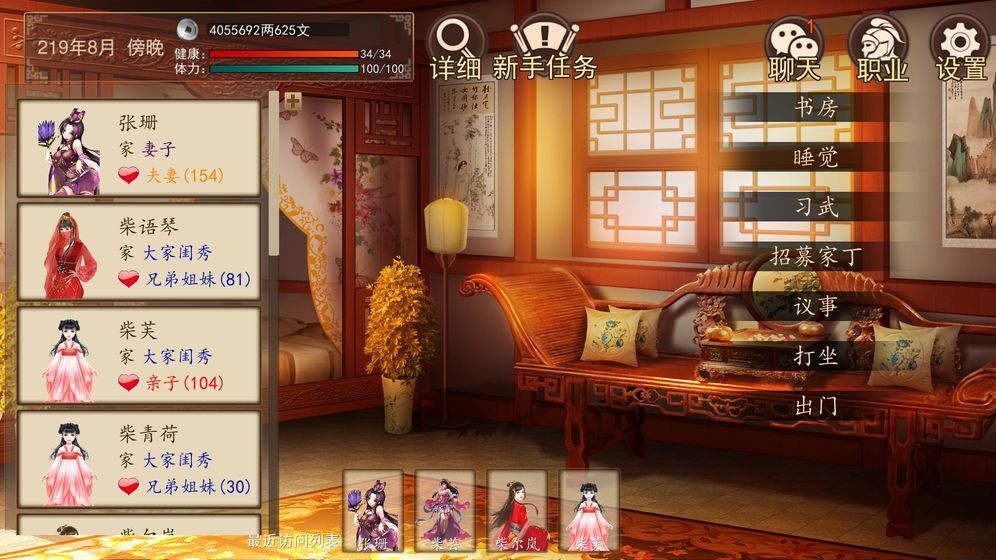Go to the 书房 study
Screen dimensions: 996x560
(815, 107)
